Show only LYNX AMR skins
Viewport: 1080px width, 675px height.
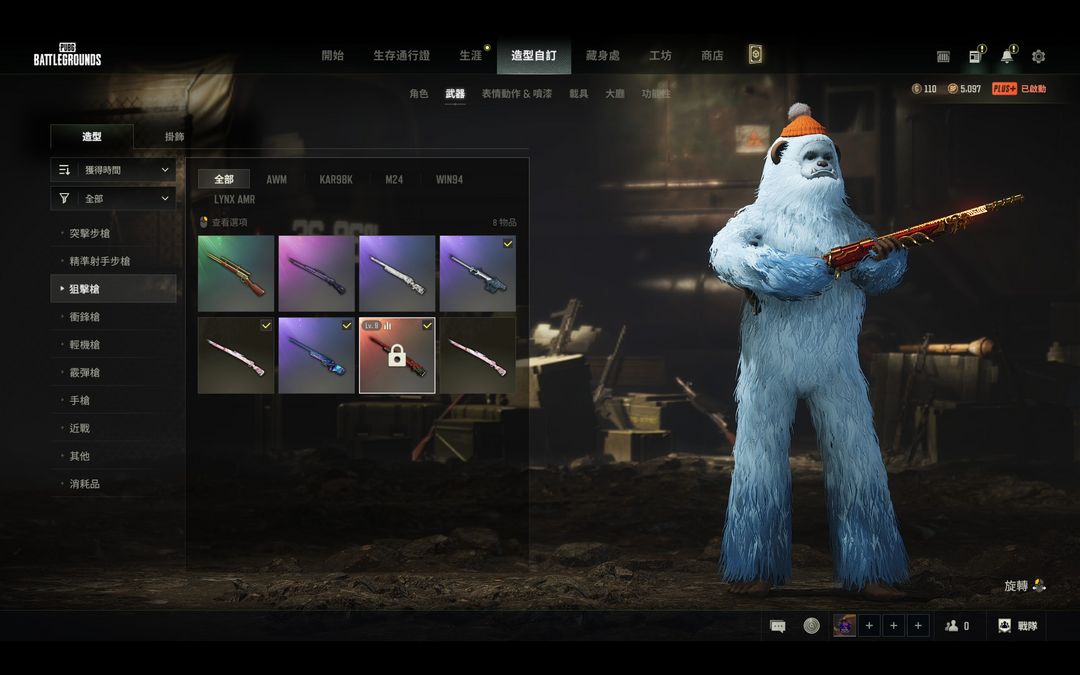pyautogui.click(x=234, y=200)
